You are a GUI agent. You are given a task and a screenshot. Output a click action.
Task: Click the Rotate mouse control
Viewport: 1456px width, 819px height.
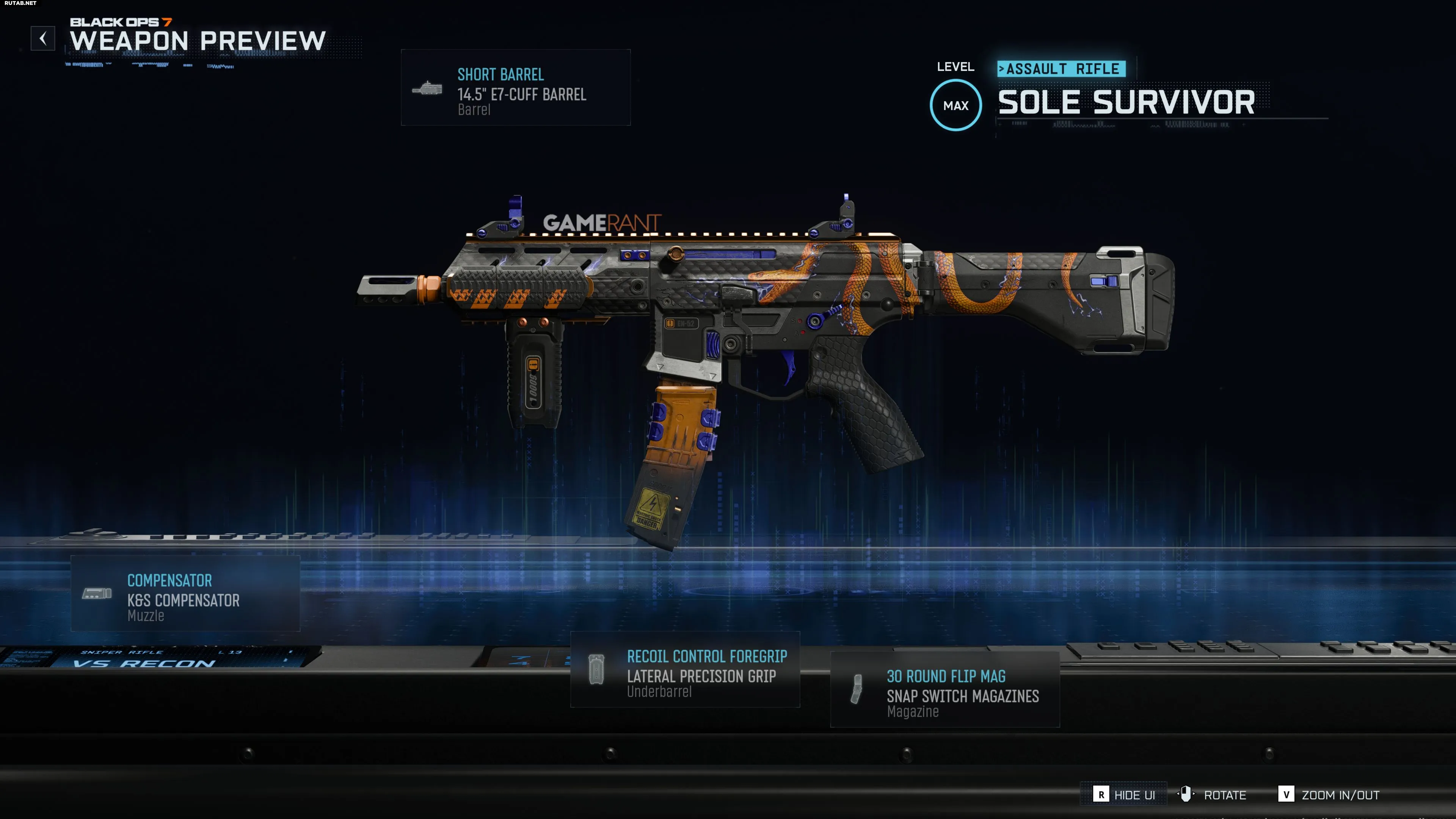(1212, 795)
